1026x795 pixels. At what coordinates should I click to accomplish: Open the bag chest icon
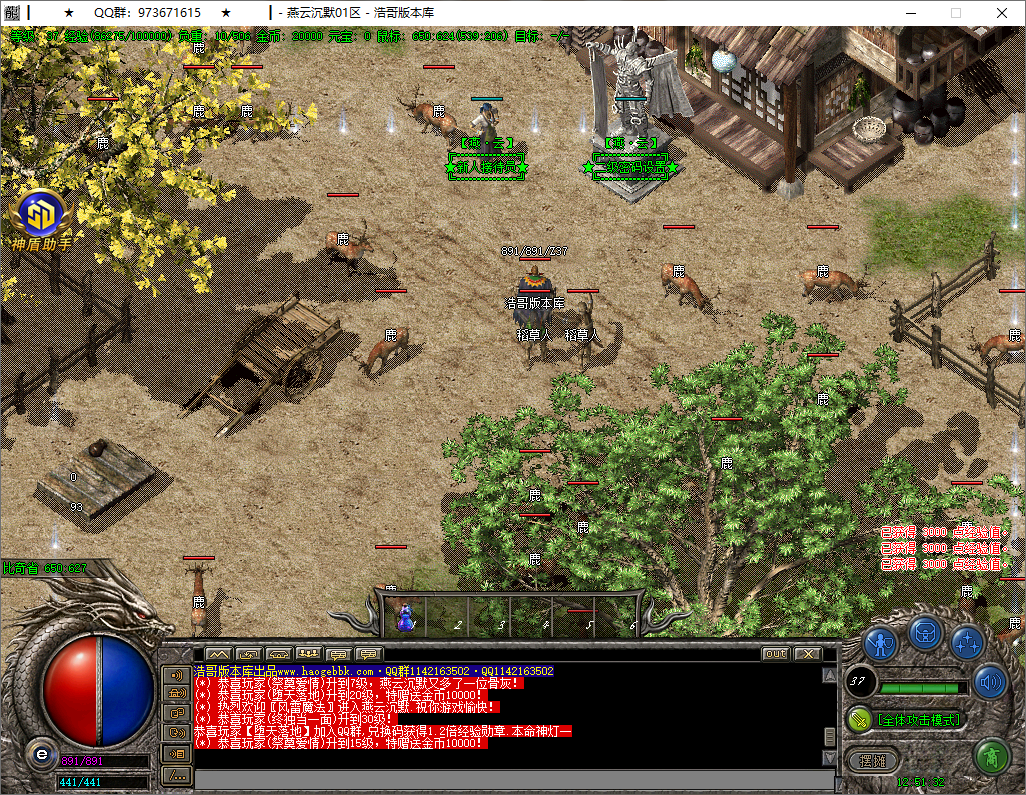(924, 632)
